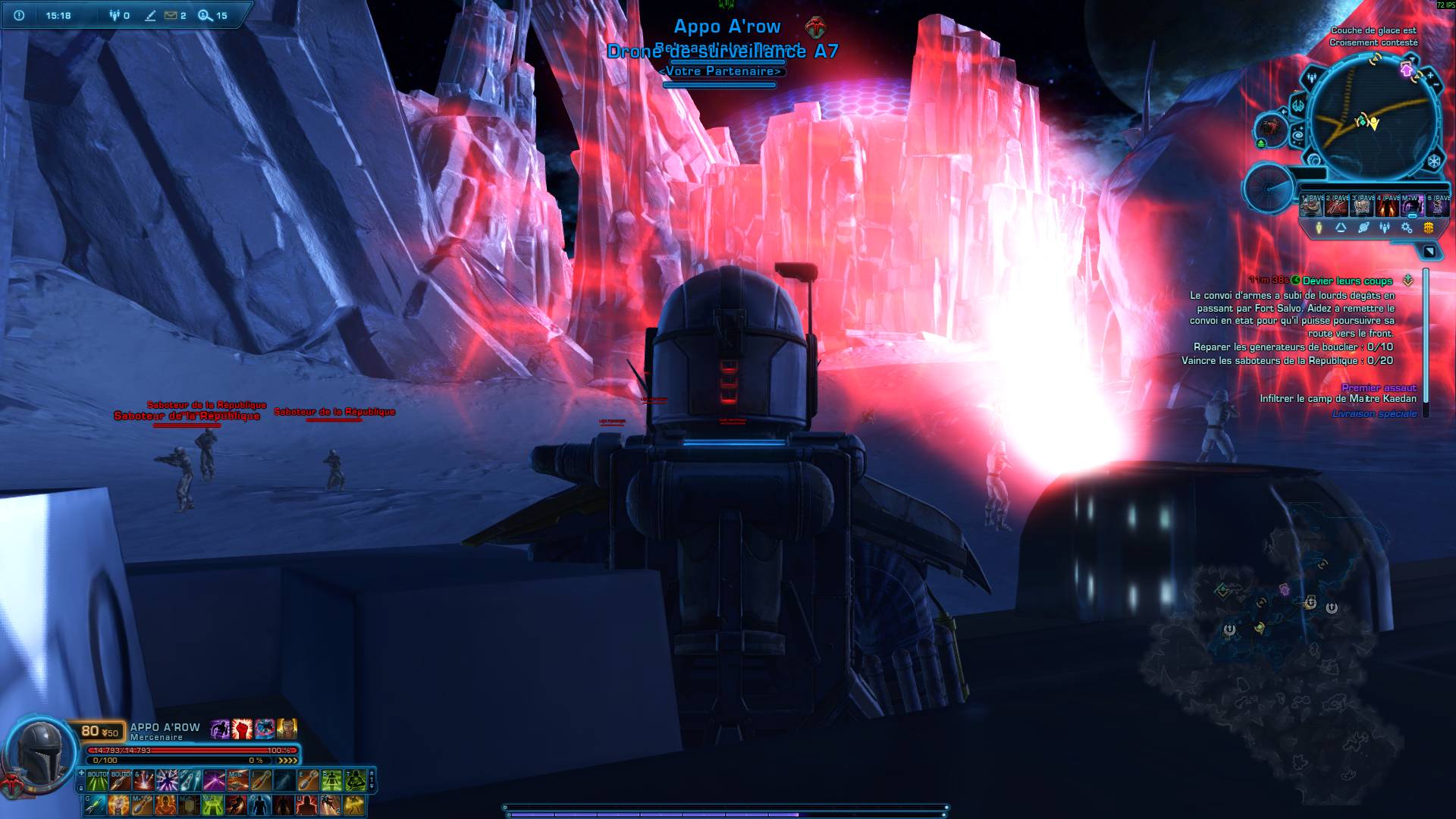Viewport: 1456px width, 819px height.
Task: Toggle the snowflake filter on the minimap
Action: click(x=1435, y=160)
